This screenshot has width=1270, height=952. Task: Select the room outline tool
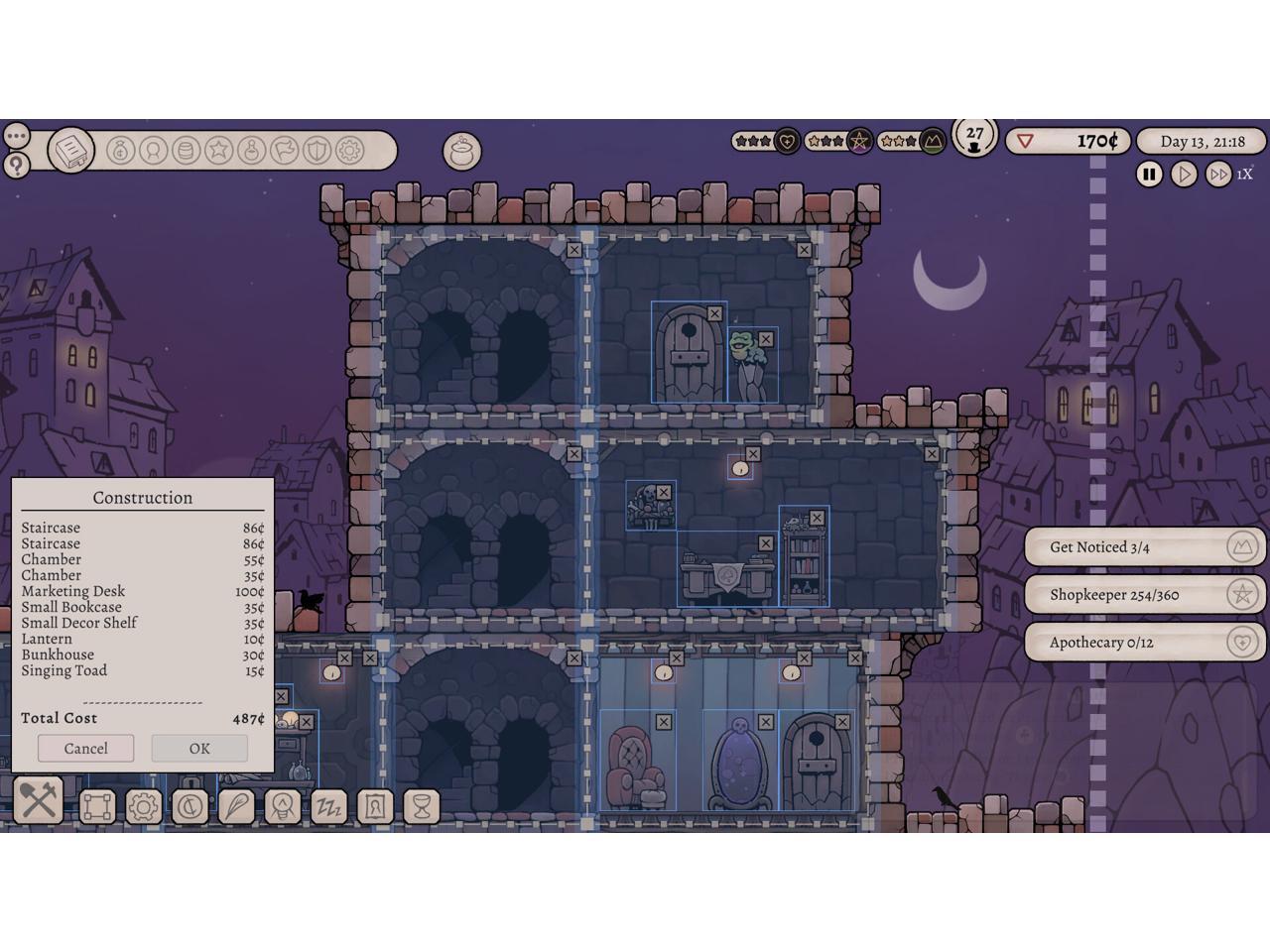(x=97, y=806)
